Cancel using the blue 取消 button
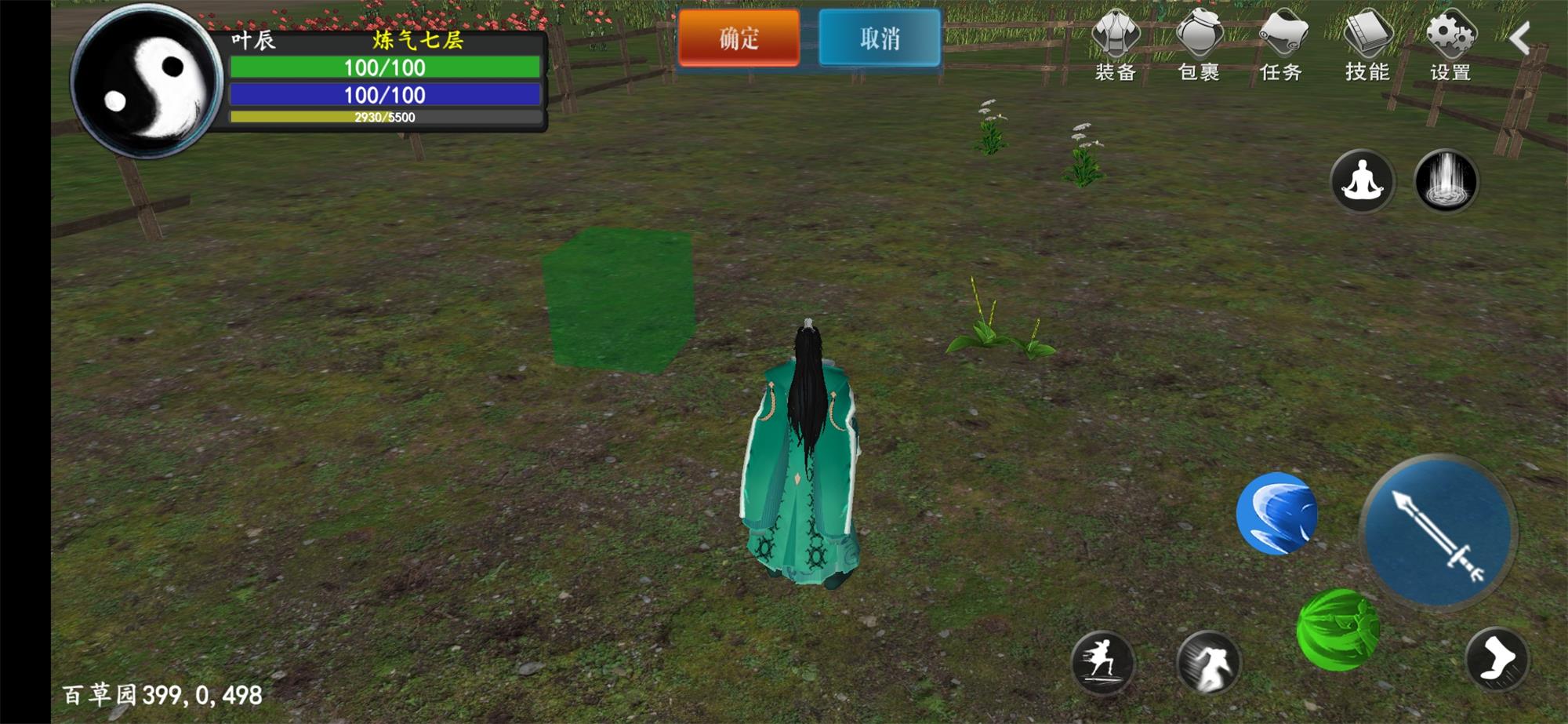Viewport: 1568px width, 724px height. point(879,38)
